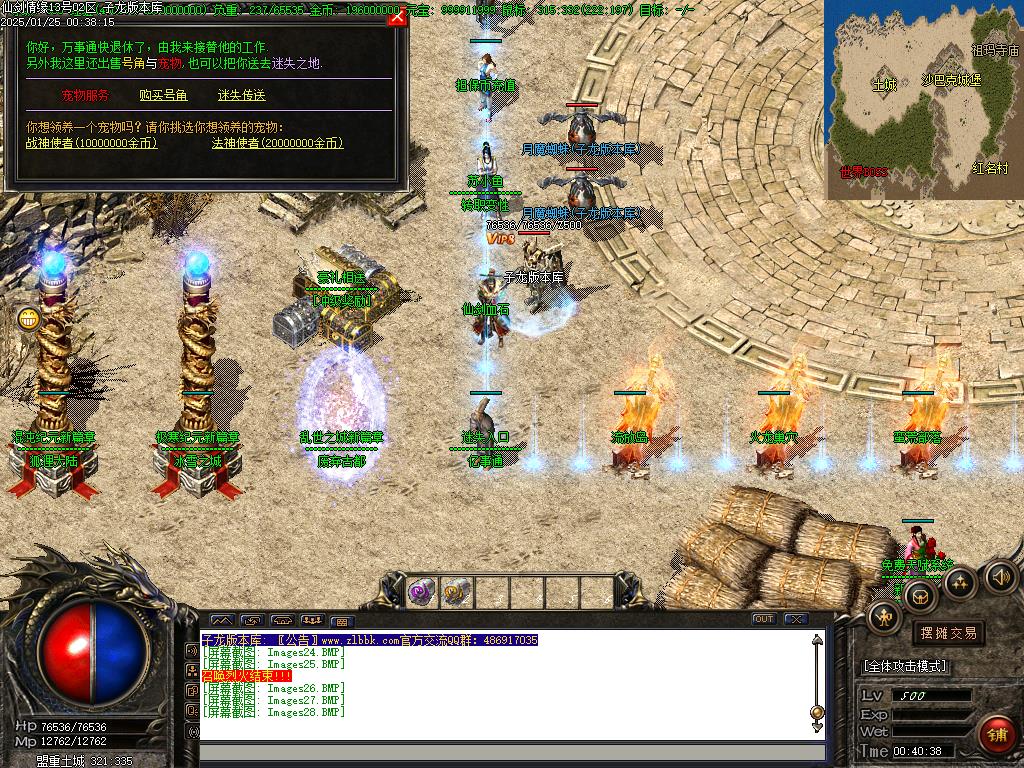Adopt the 法神使者 pet for 20000000 gold

tap(277, 143)
